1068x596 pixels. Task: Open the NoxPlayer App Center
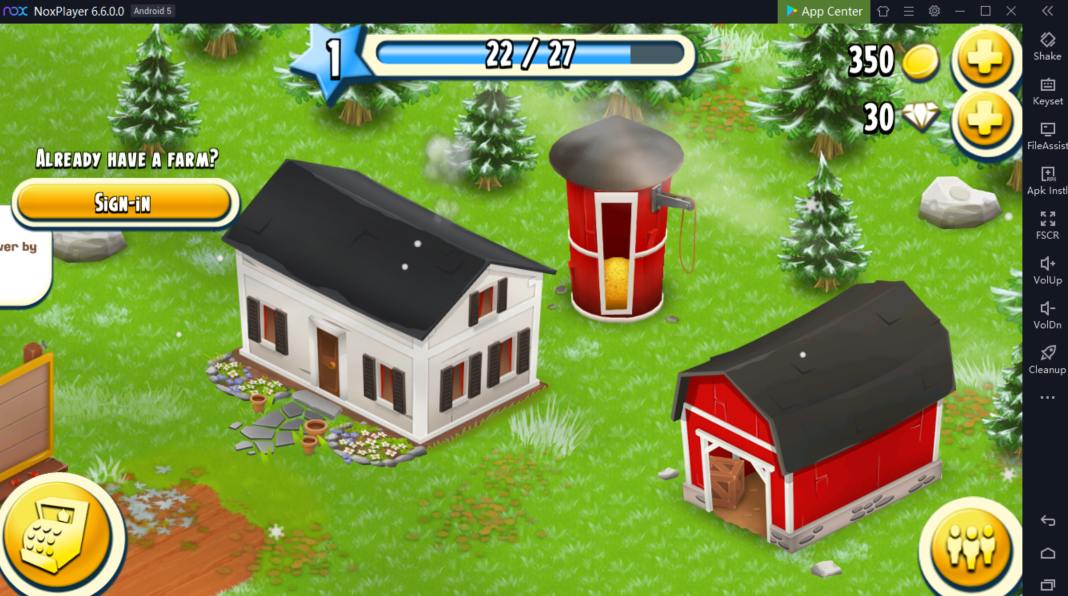(x=824, y=11)
